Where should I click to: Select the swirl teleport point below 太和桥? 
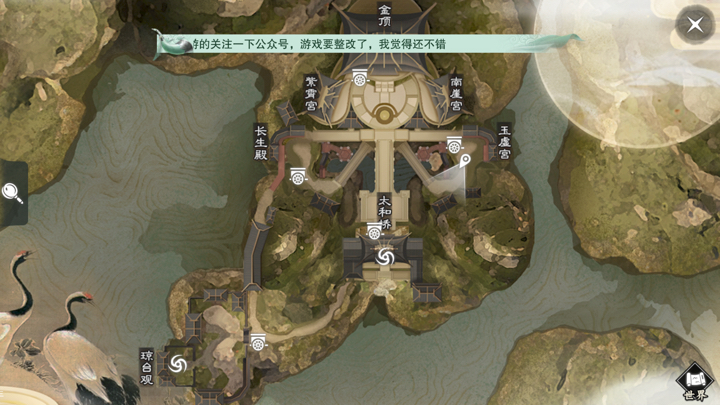pyautogui.click(x=385, y=258)
